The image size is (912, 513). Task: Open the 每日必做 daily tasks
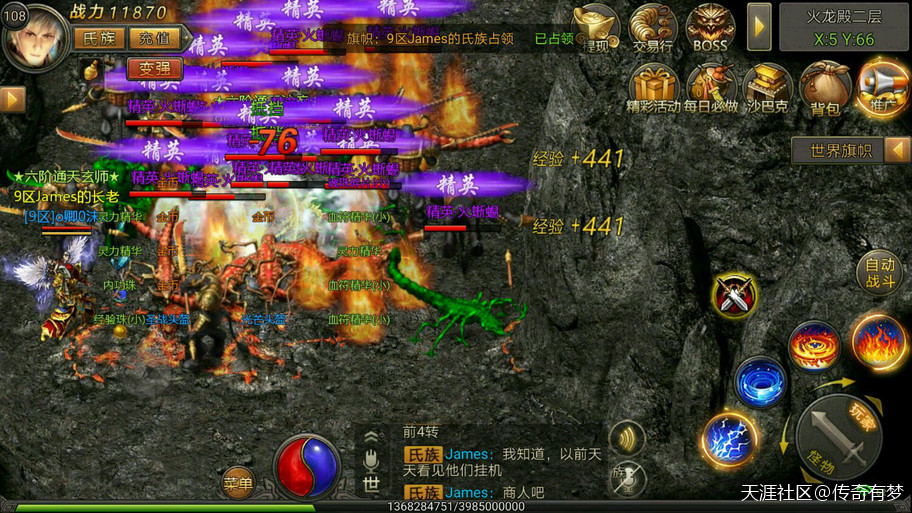click(711, 88)
